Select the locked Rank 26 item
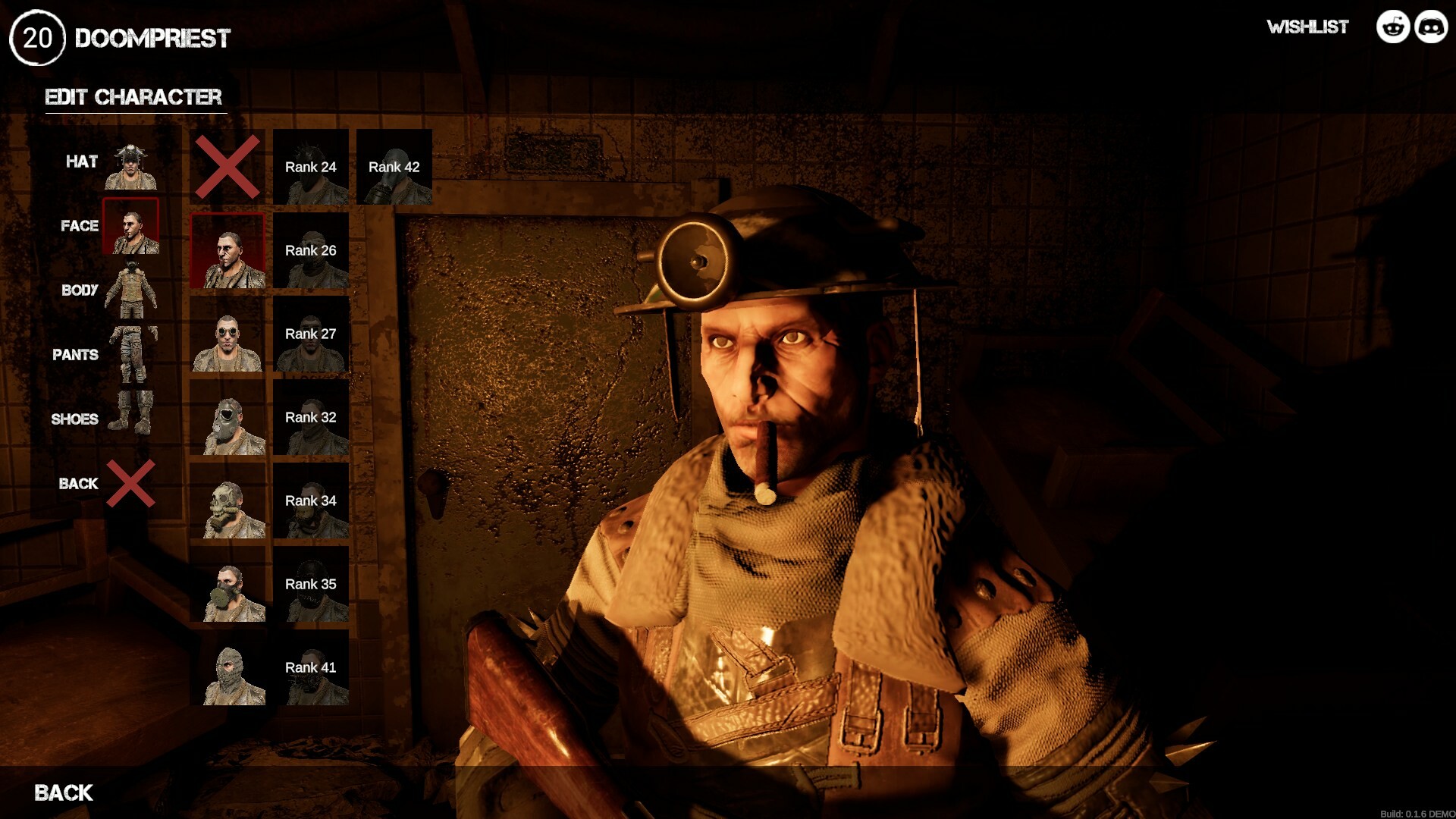This screenshot has height=819, width=1456. [x=311, y=250]
